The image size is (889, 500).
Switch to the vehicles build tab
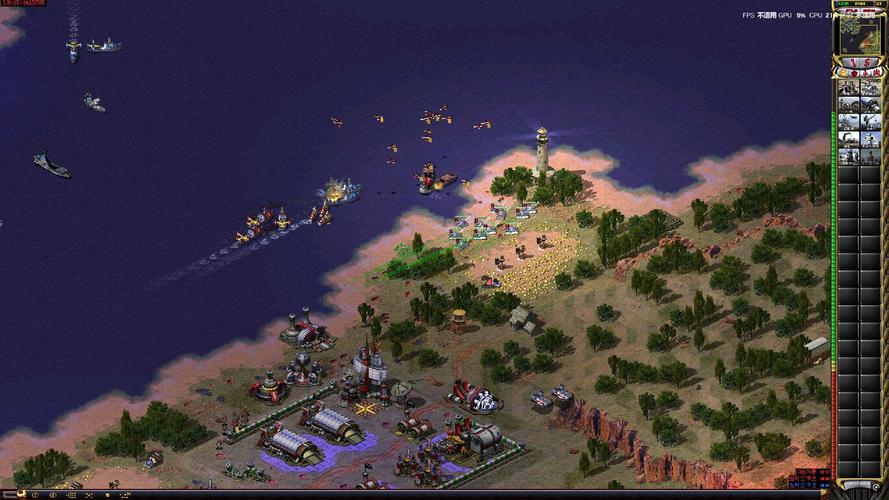876,73
